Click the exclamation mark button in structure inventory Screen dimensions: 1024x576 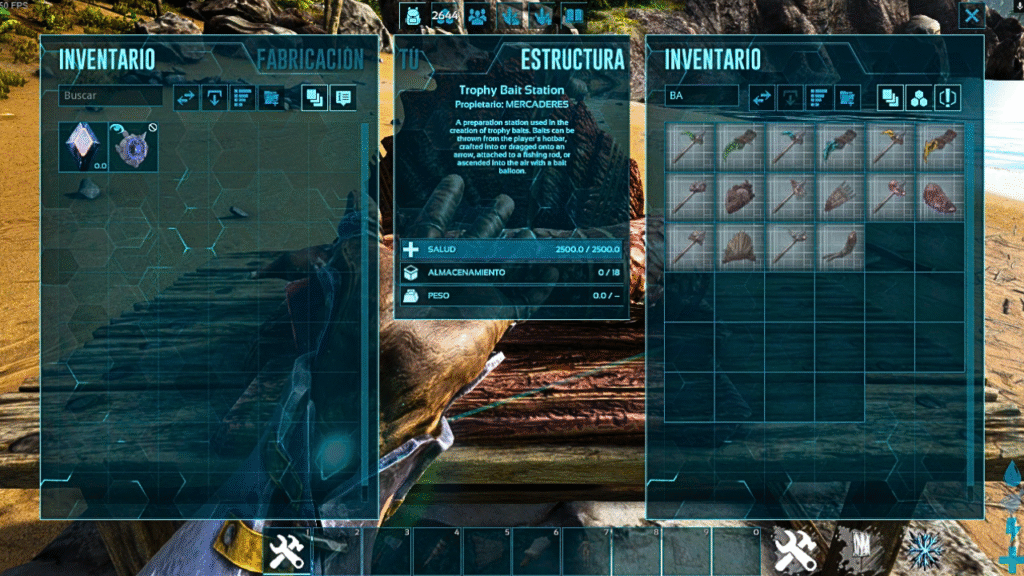click(x=948, y=97)
